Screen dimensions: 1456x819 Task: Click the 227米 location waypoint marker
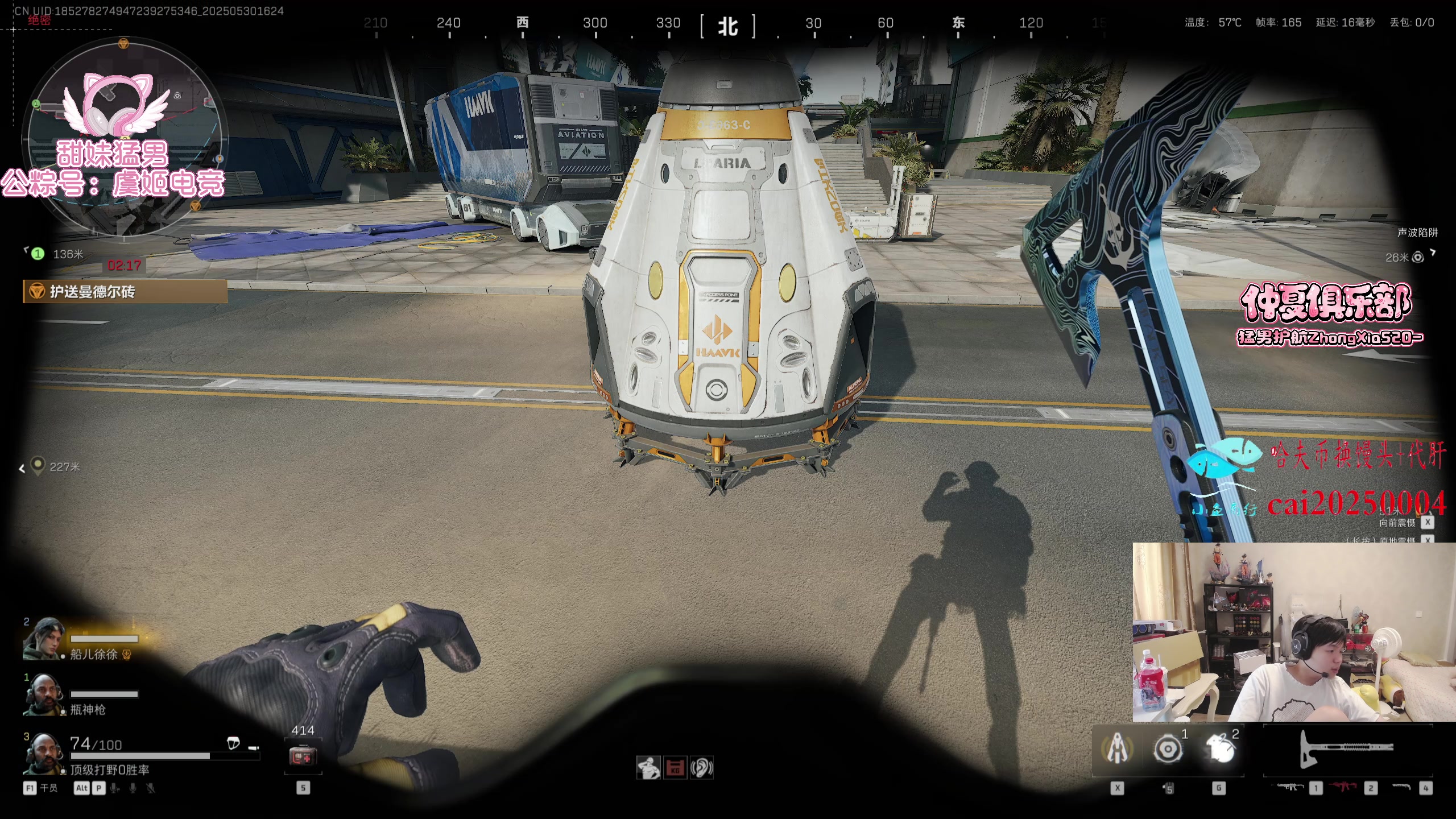38,466
